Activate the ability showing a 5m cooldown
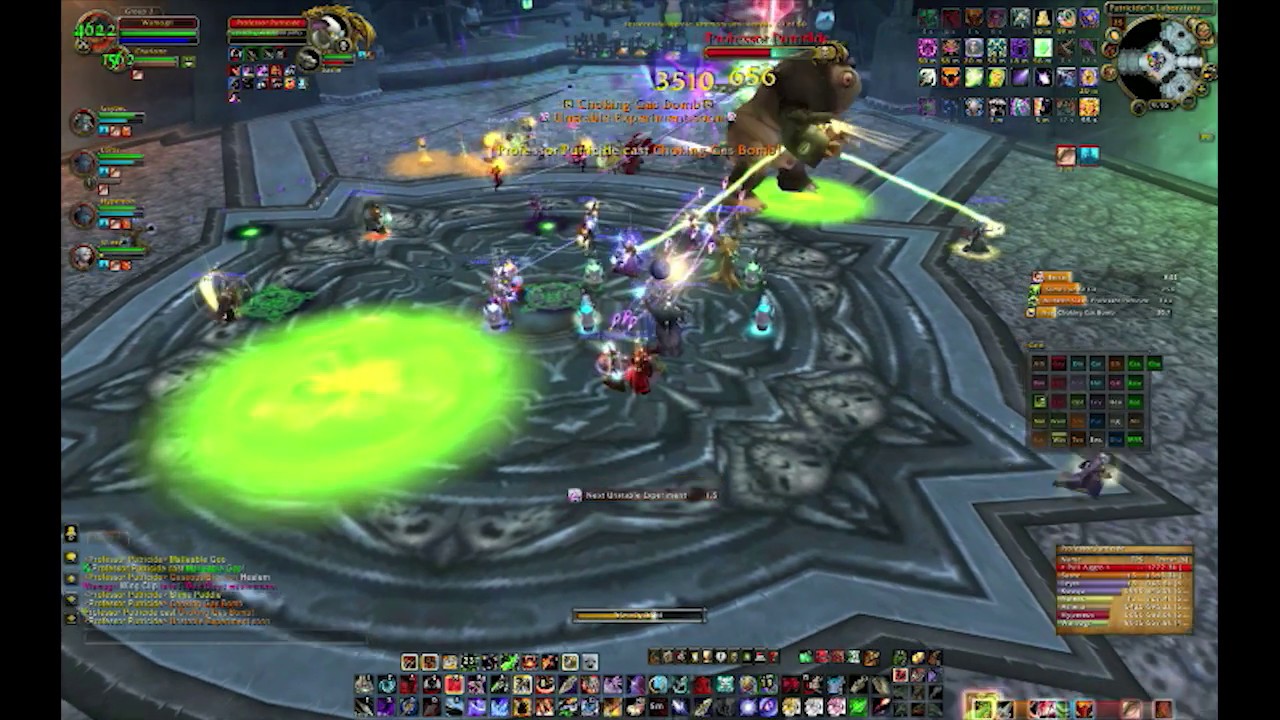1280x720 pixels. 655,707
